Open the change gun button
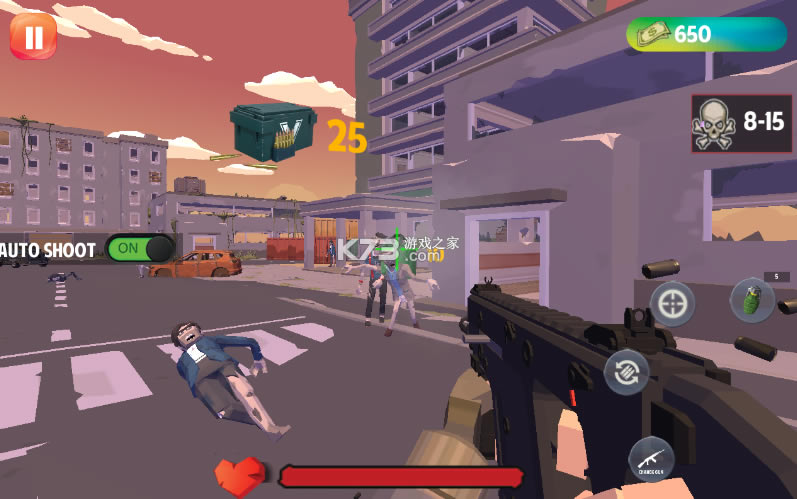 651,460
